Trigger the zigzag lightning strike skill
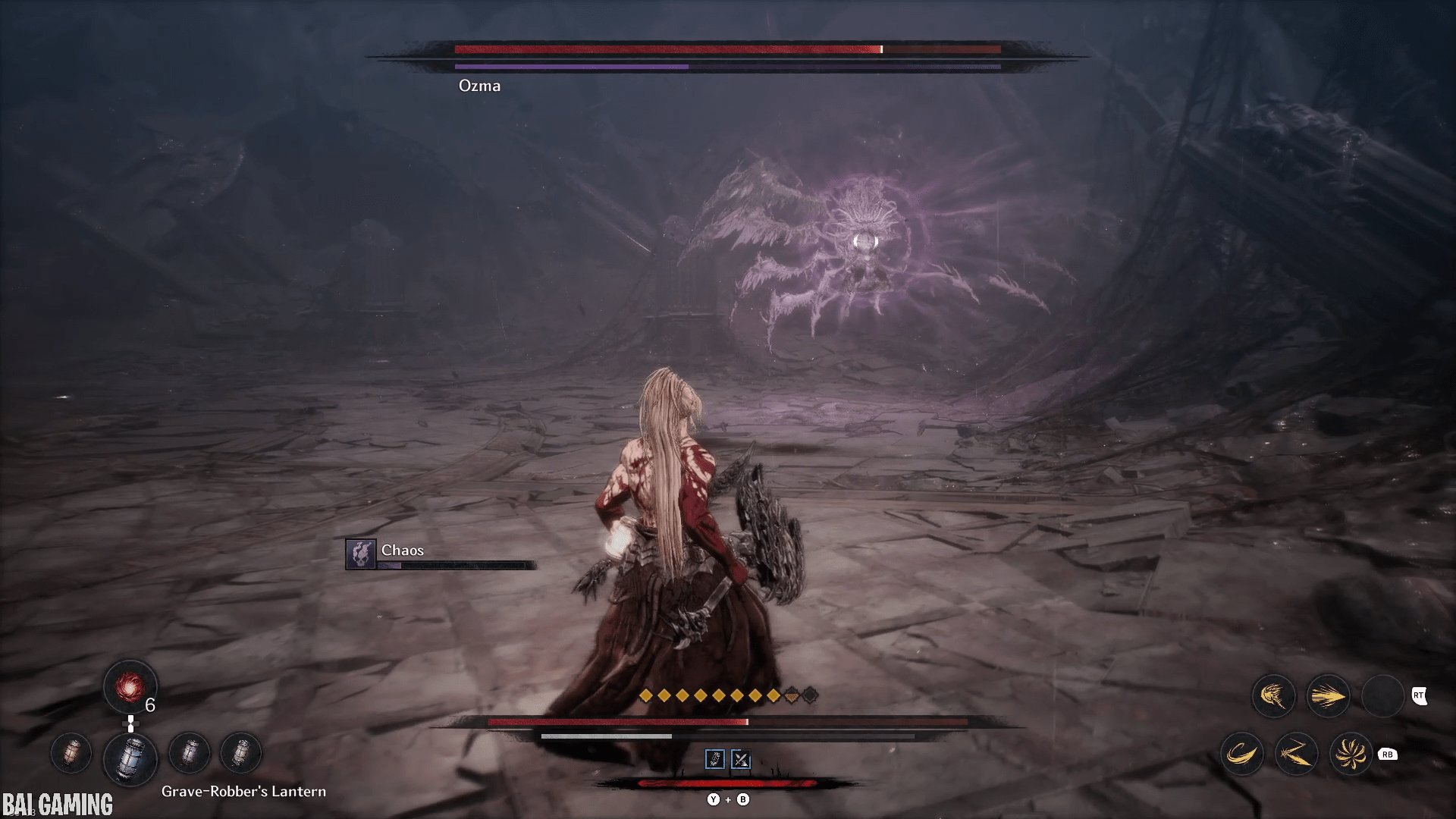 click(x=1296, y=754)
